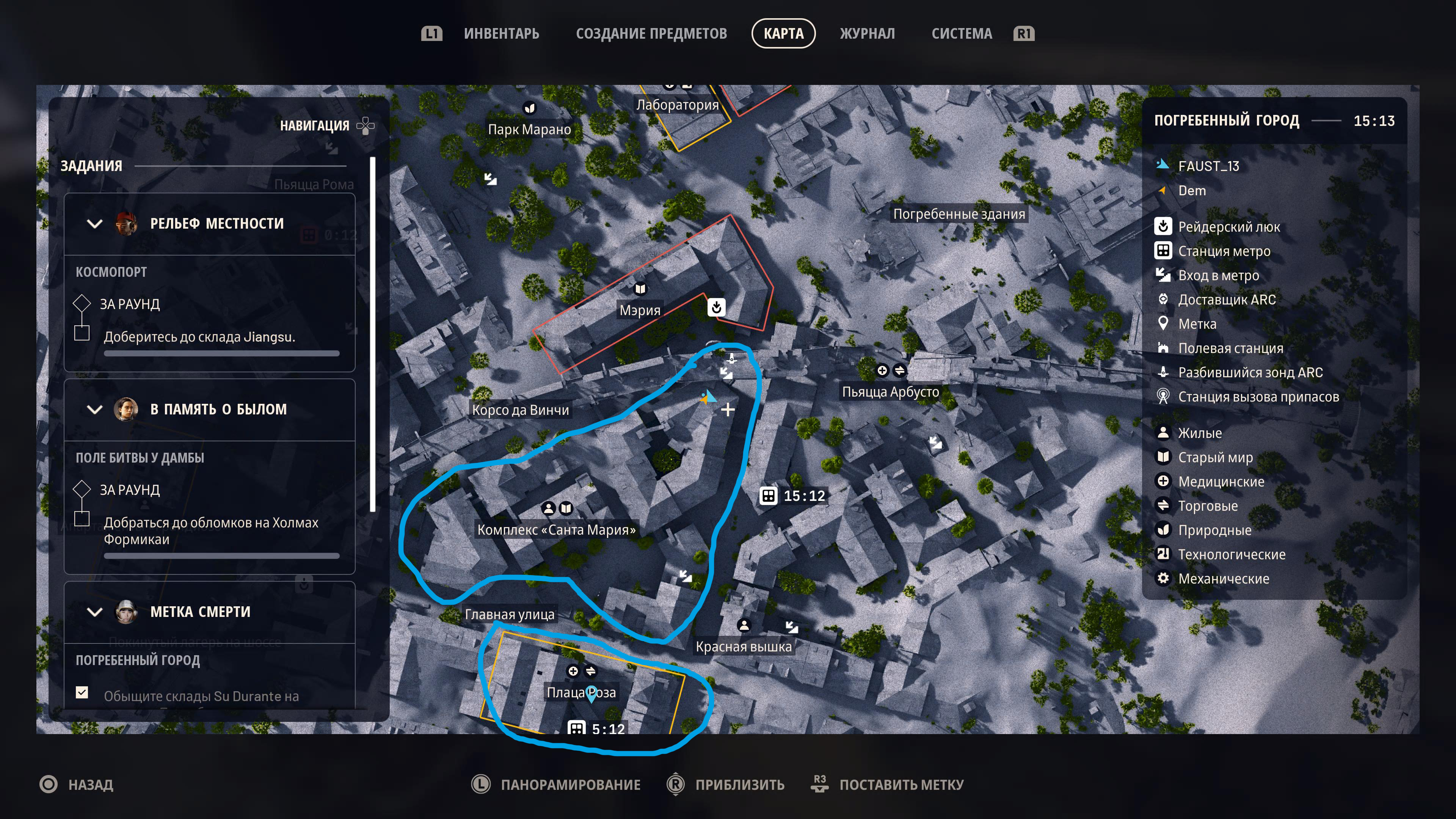Collapse the РЕЛЬЕФ МЕСТНОСТИ quest

95,224
